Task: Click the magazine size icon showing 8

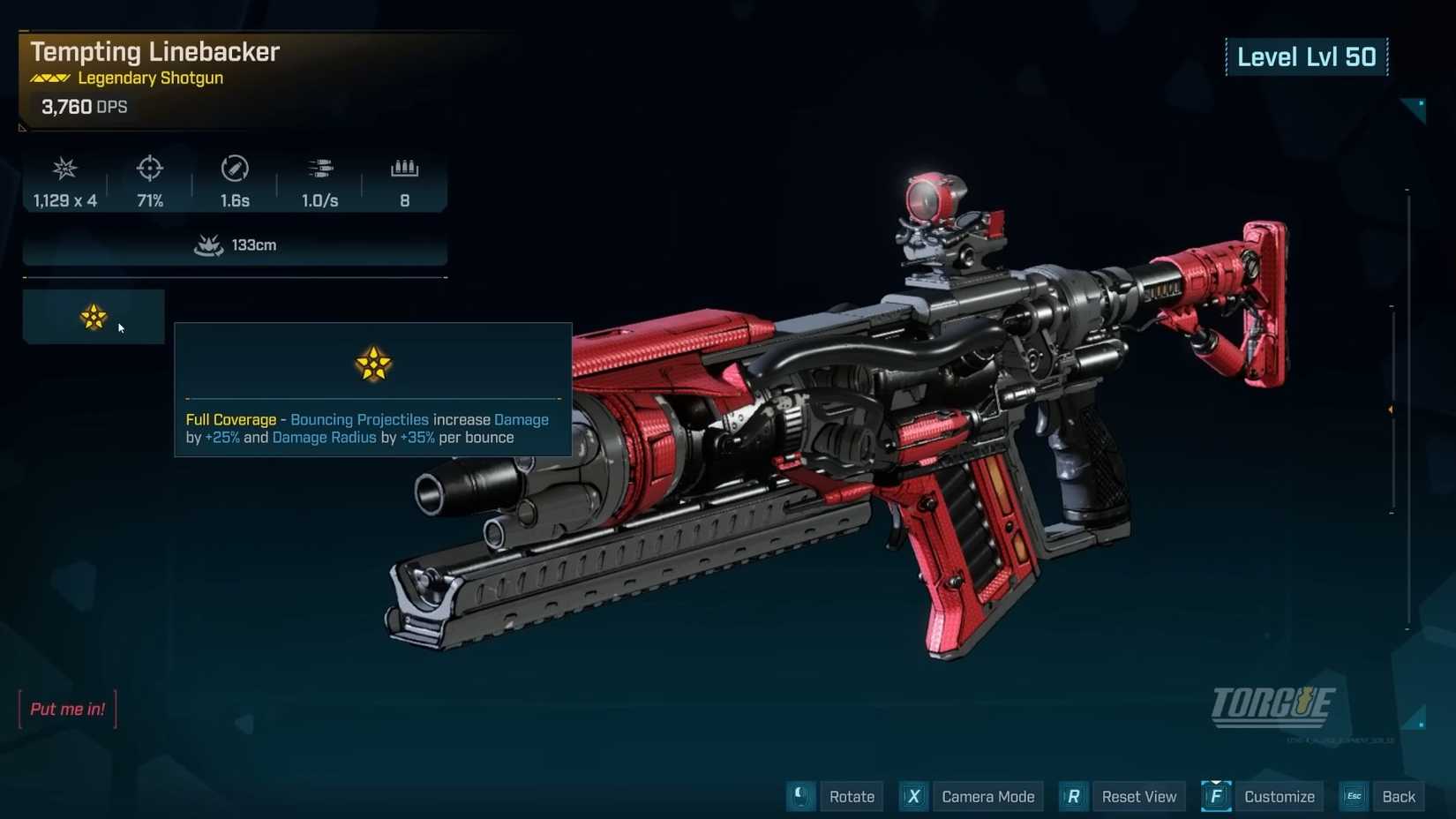Action: tap(404, 169)
